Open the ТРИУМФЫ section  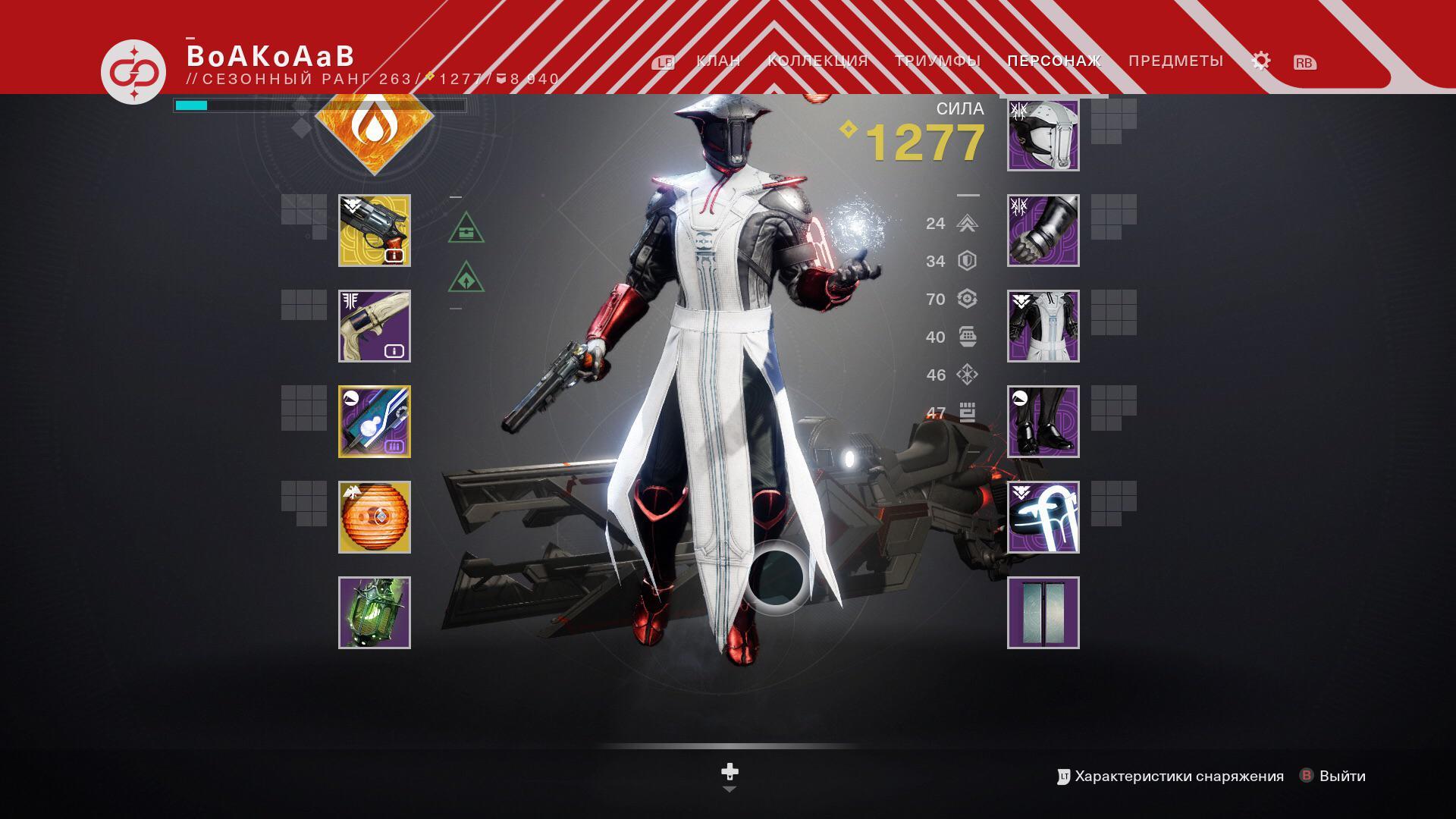point(938,60)
